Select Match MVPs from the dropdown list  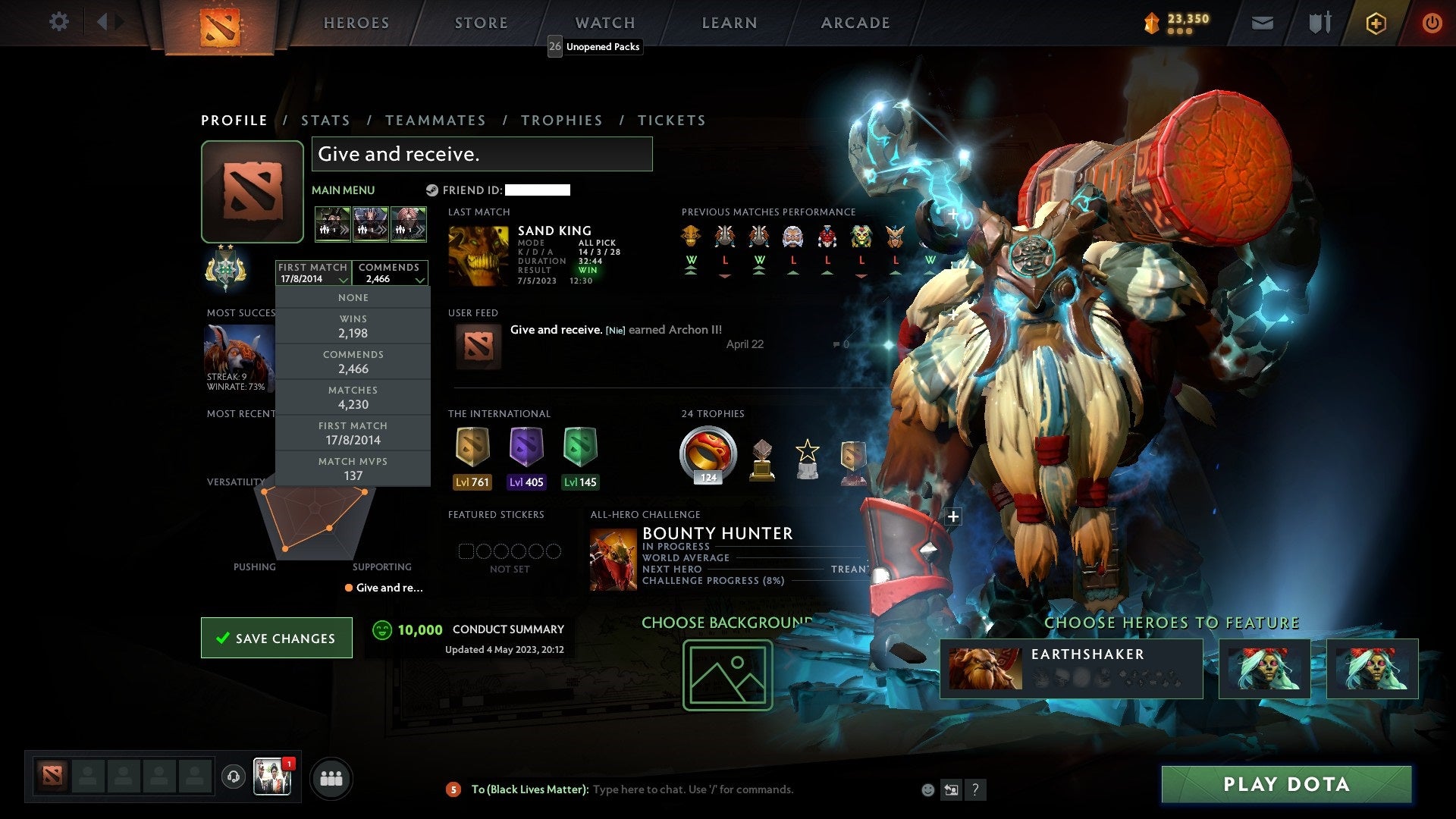(x=353, y=469)
